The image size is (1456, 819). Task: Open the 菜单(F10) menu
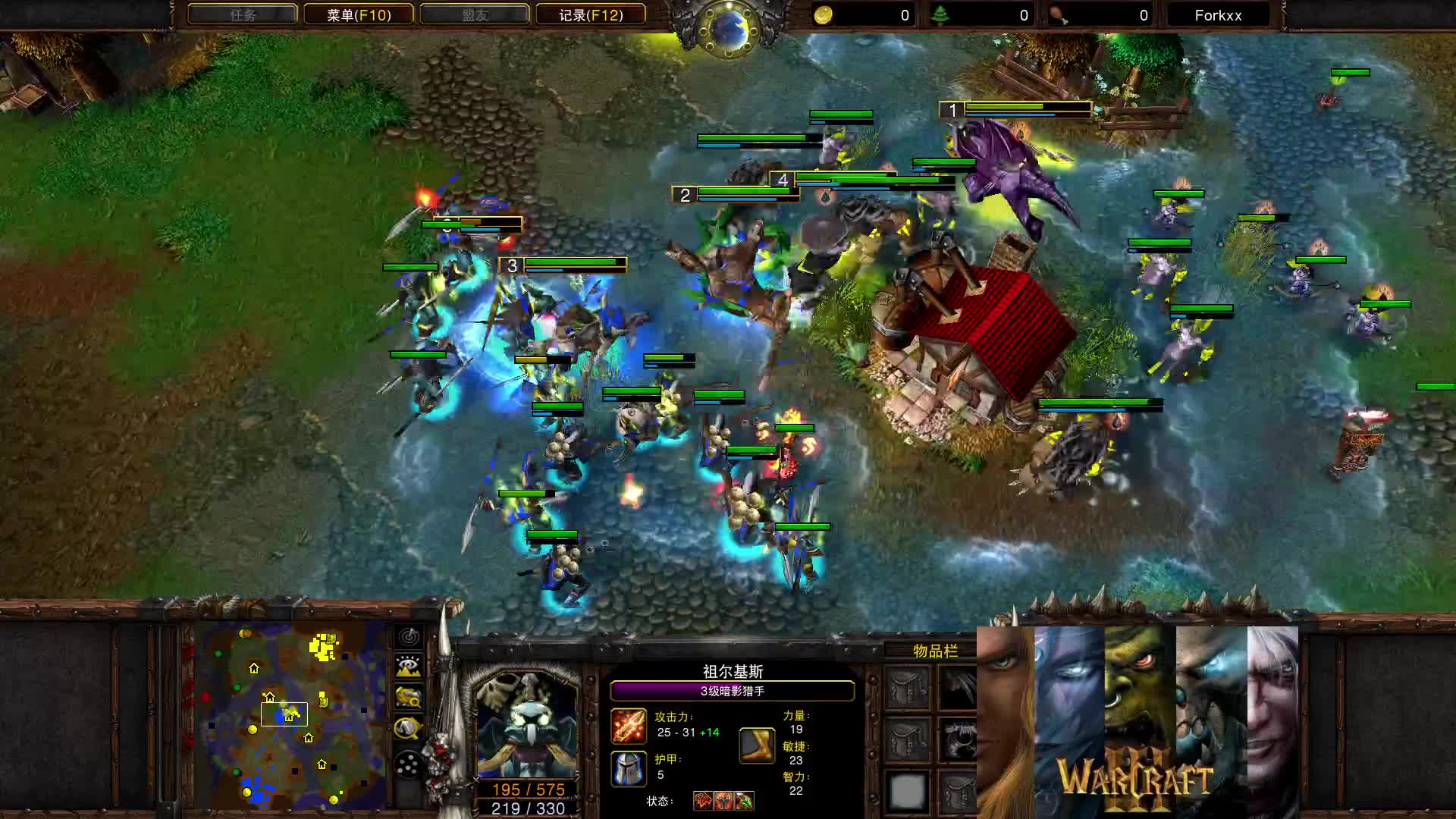(x=358, y=14)
